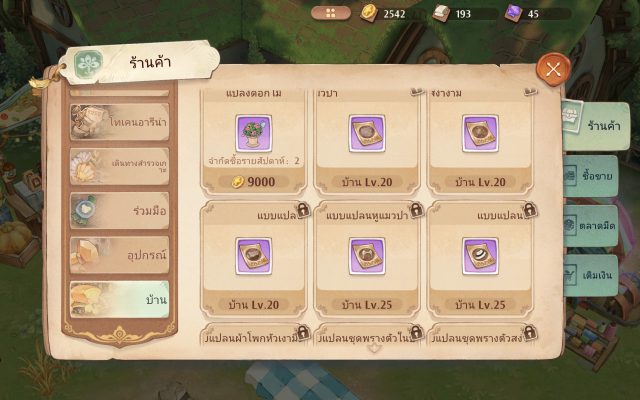Tap the purple gem currency icon
Viewport: 640px width, 400px height.
pyautogui.click(x=512, y=13)
